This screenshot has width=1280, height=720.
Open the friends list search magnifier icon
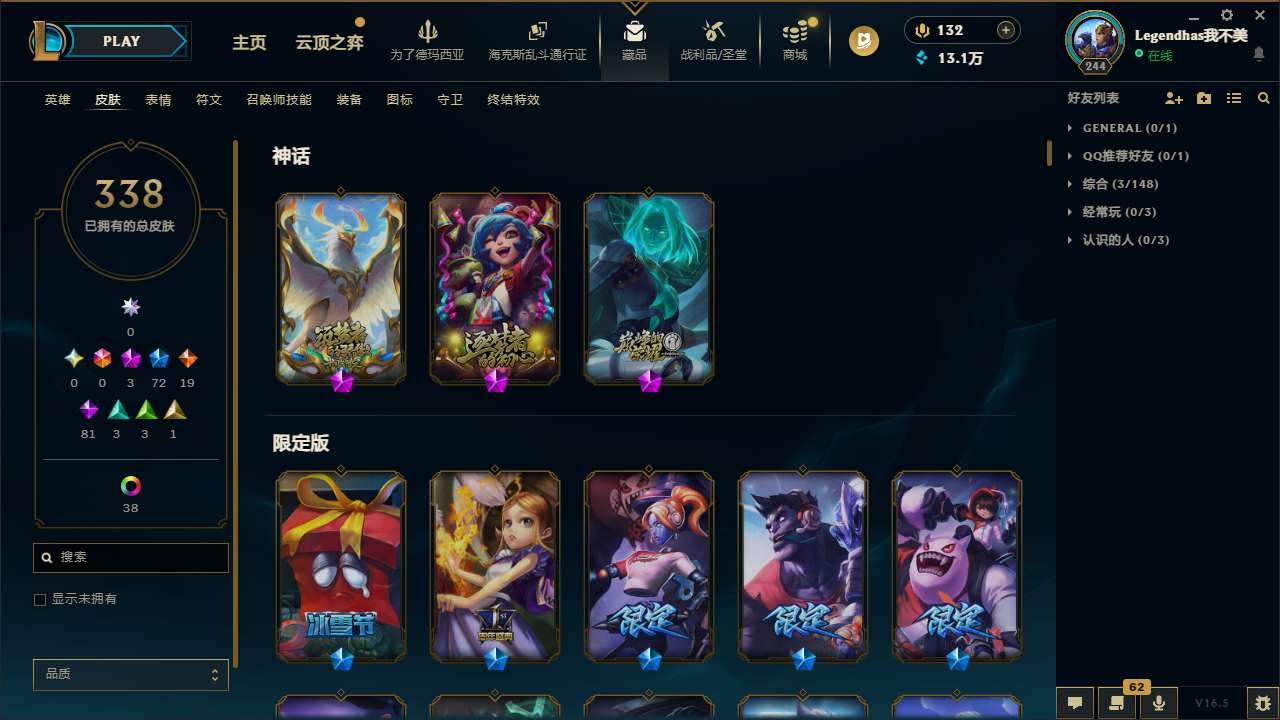tap(1264, 98)
